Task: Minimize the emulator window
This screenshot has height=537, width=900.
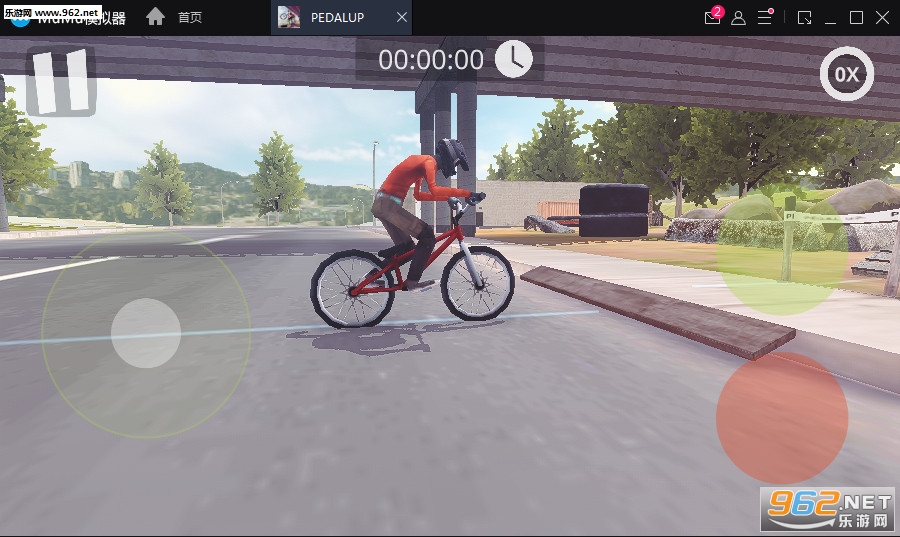Action: [830, 18]
